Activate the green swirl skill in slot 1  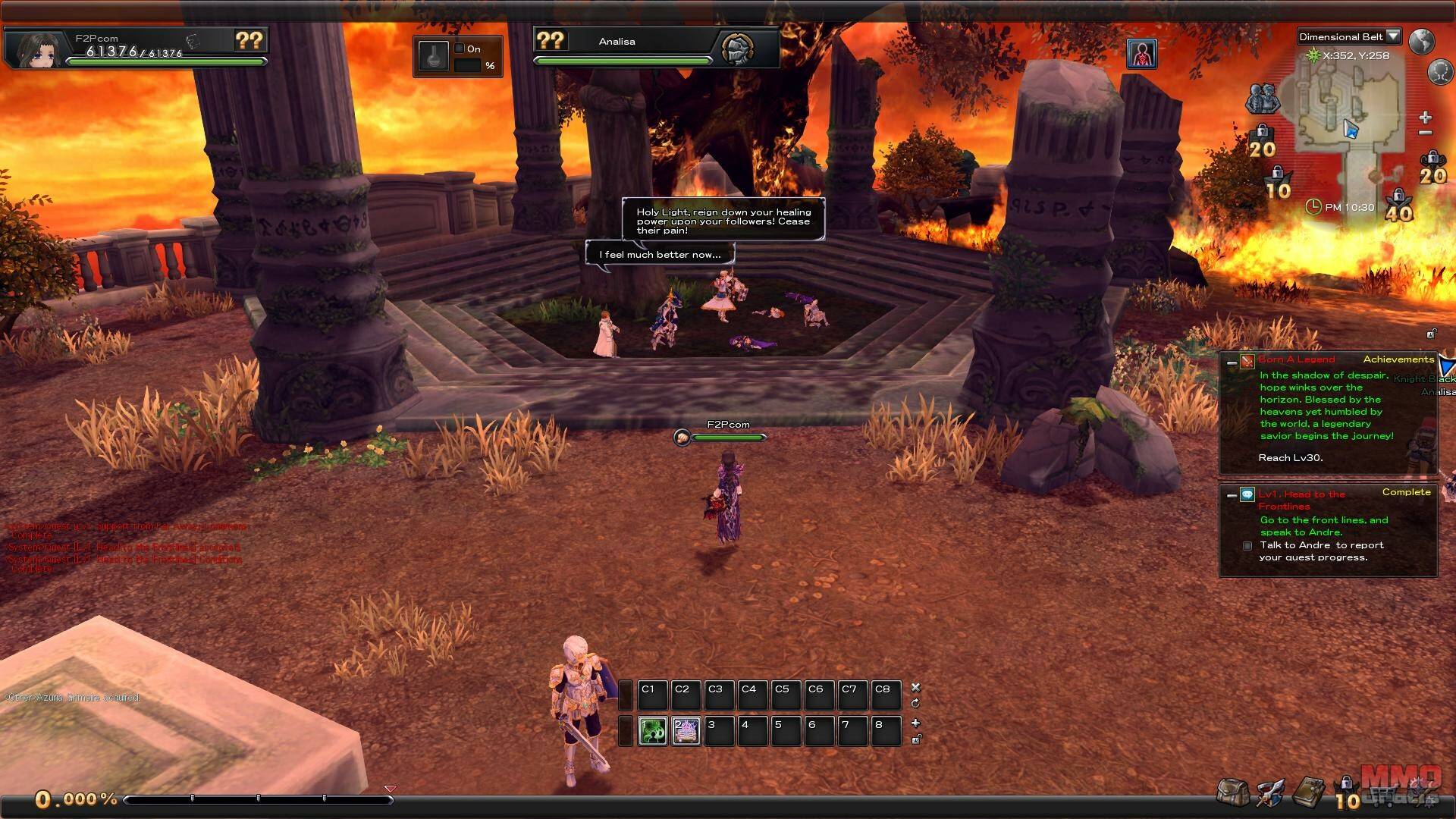[x=652, y=730]
